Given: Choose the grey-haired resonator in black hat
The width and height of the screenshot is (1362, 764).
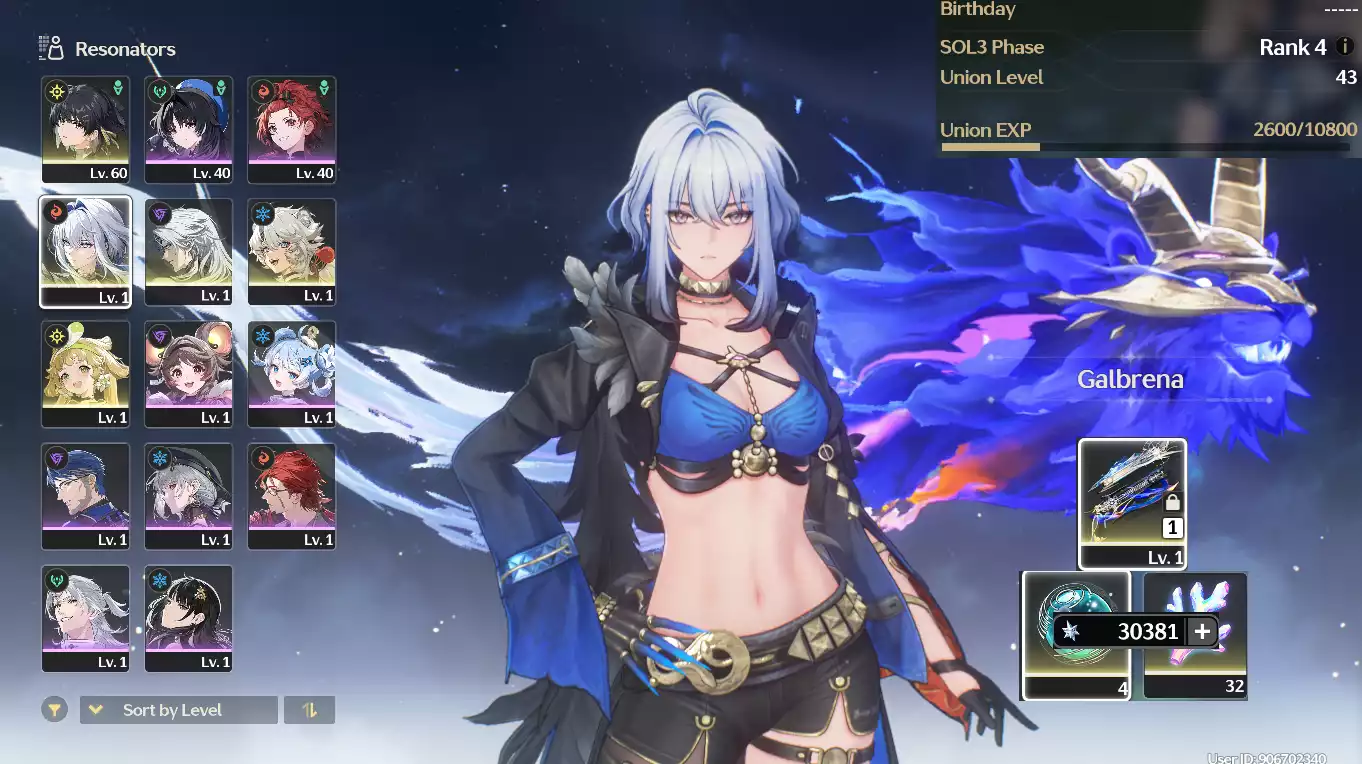Looking at the screenshot, I should (x=189, y=496).
